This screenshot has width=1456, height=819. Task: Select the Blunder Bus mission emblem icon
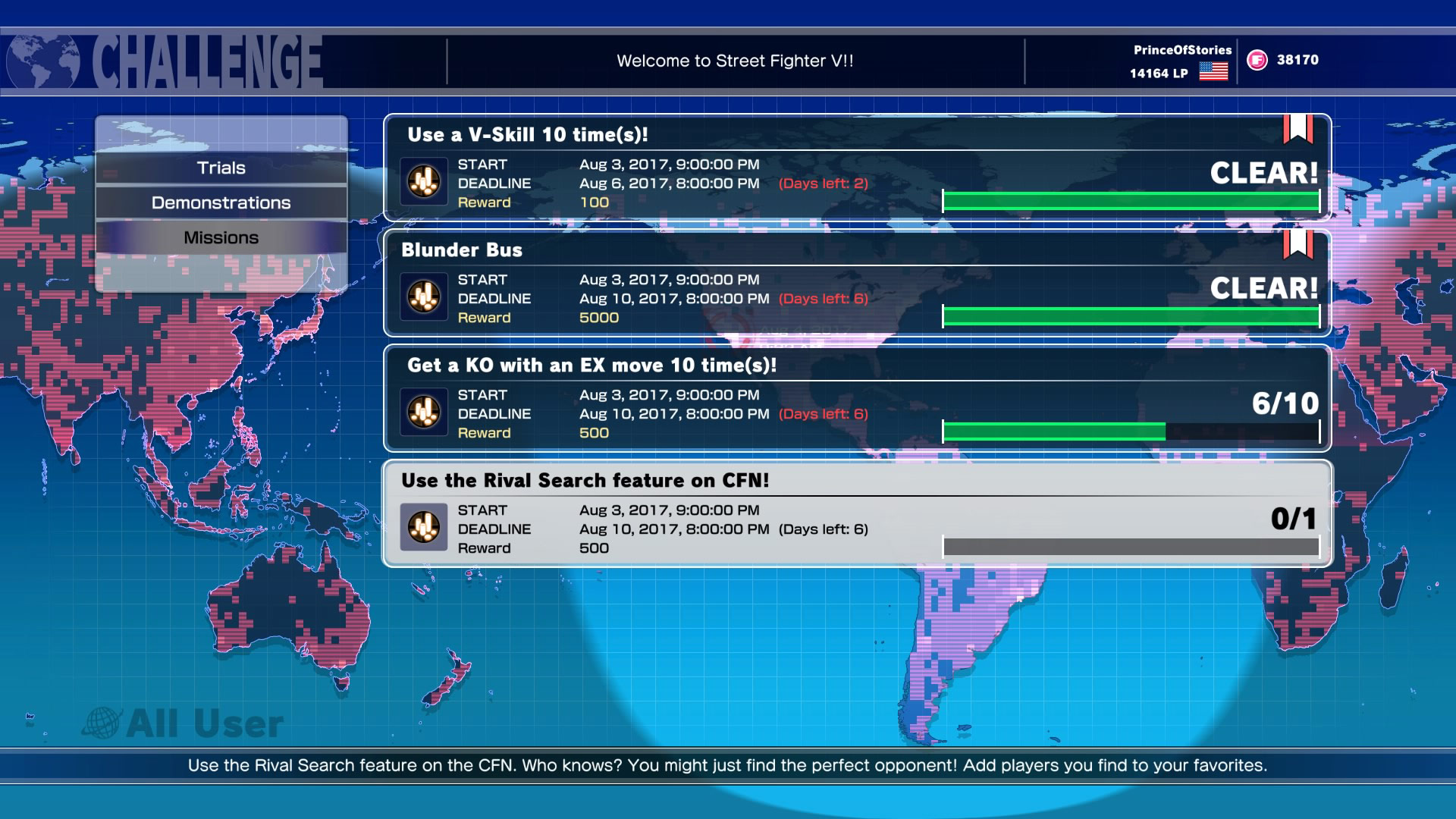[x=422, y=297]
